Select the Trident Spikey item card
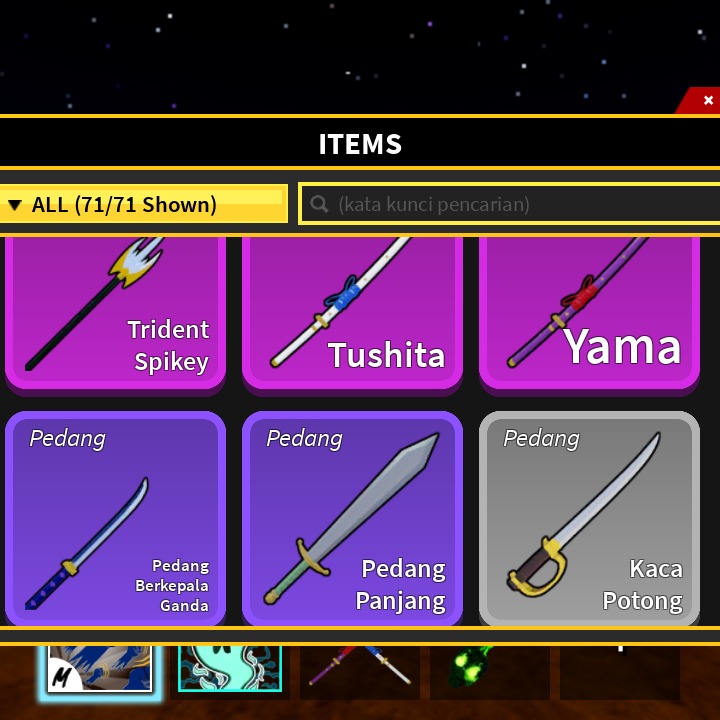 (x=115, y=312)
